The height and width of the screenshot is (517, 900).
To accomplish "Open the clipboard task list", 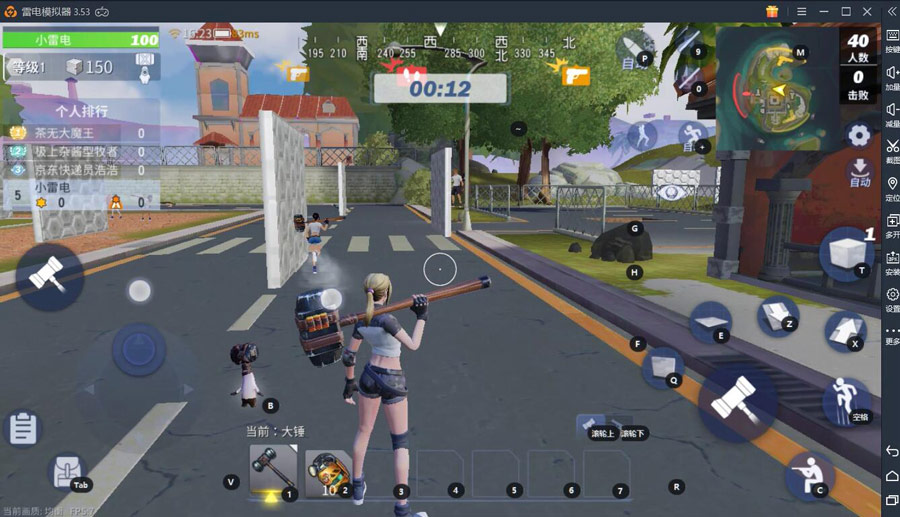I will pyautogui.click(x=22, y=429).
